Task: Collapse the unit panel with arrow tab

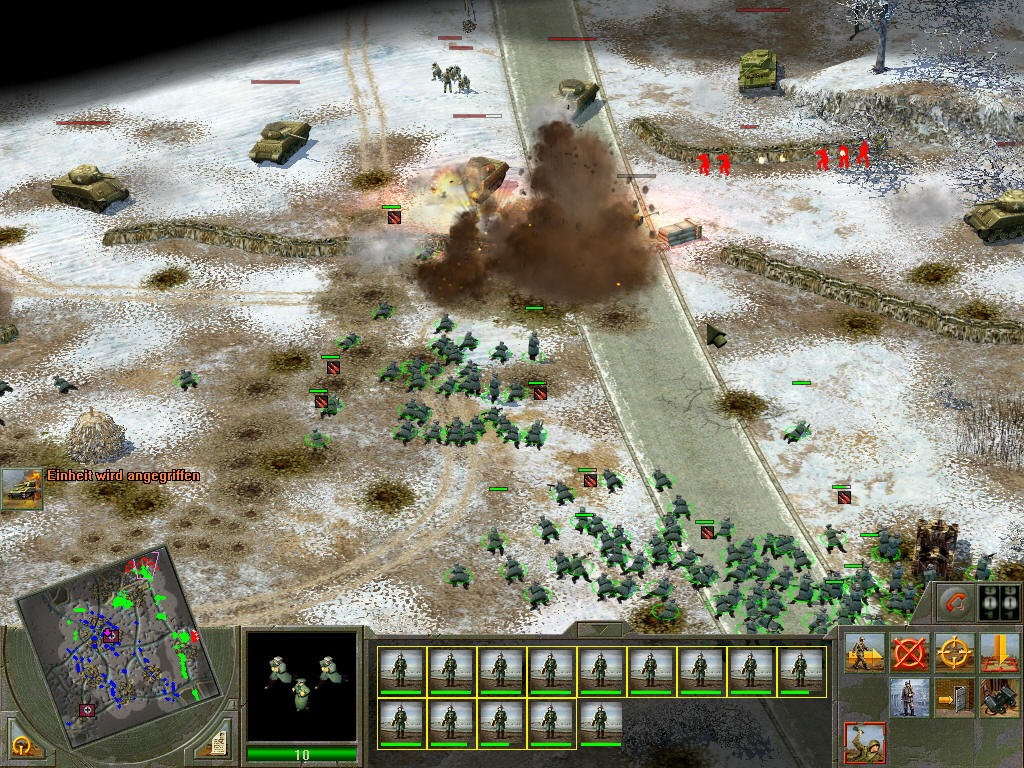Action: point(602,630)
